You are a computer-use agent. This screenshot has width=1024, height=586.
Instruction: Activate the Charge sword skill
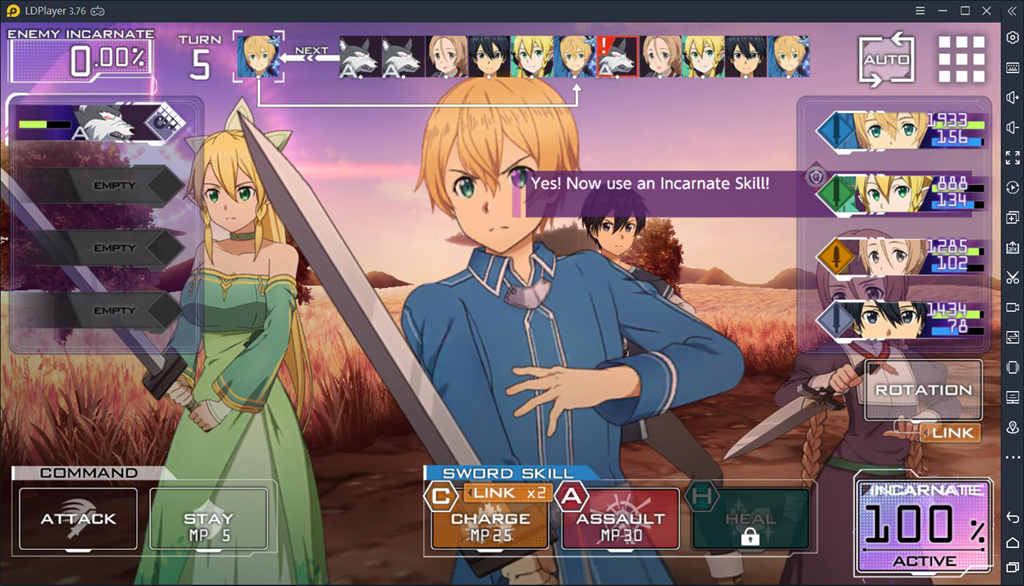[490, 520]
